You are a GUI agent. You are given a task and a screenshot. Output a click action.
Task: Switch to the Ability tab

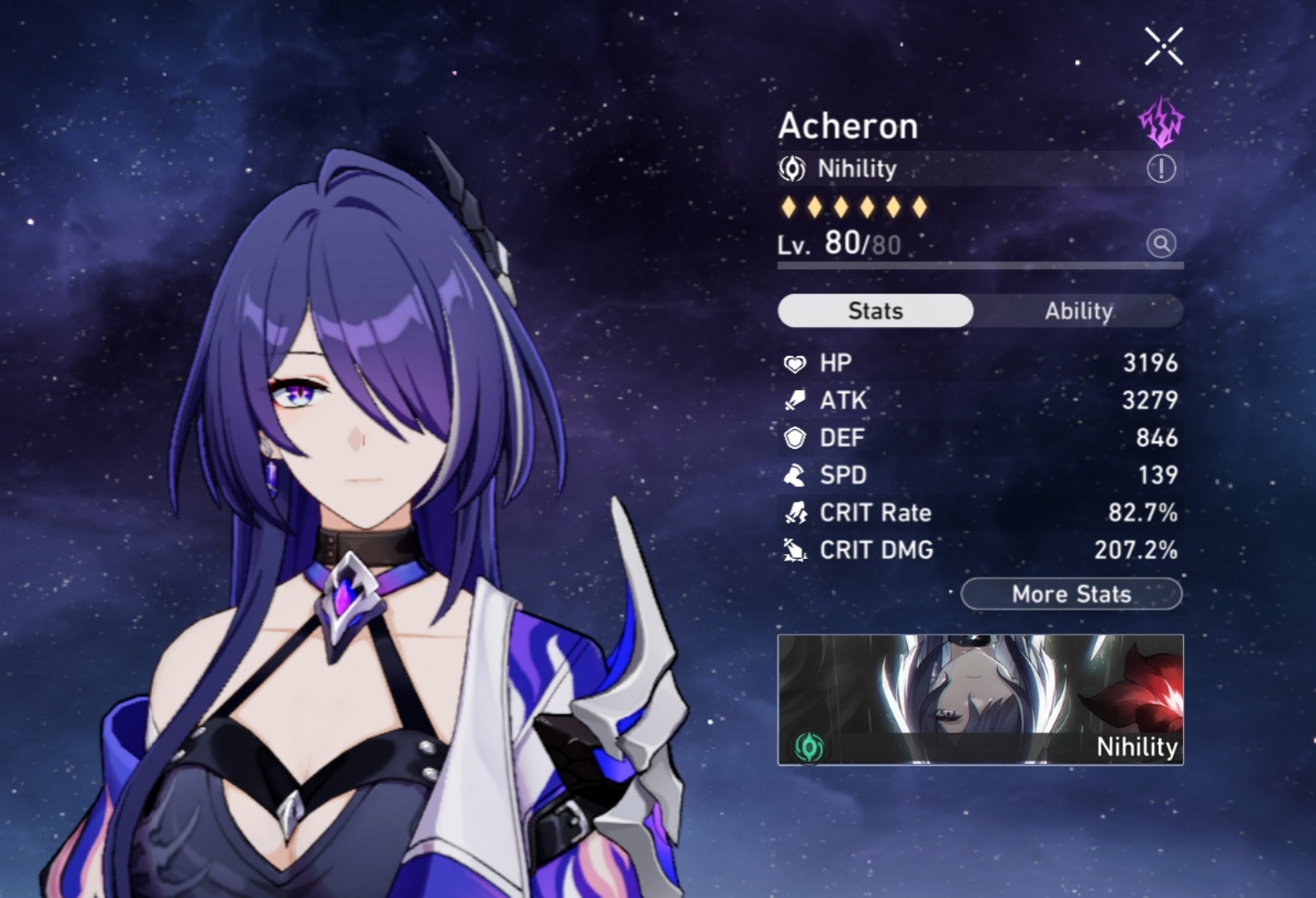[x=1078, y=310]
